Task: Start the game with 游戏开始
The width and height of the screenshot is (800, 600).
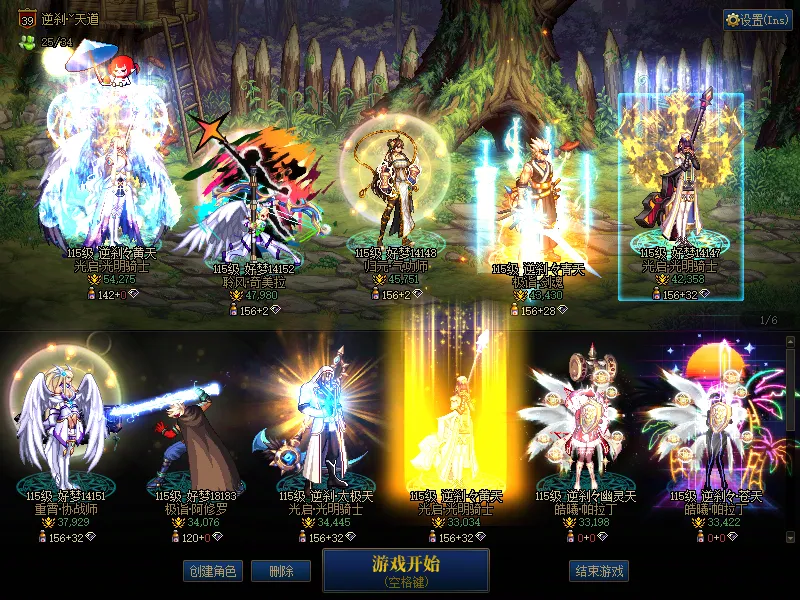Action: tap(405, 570)
